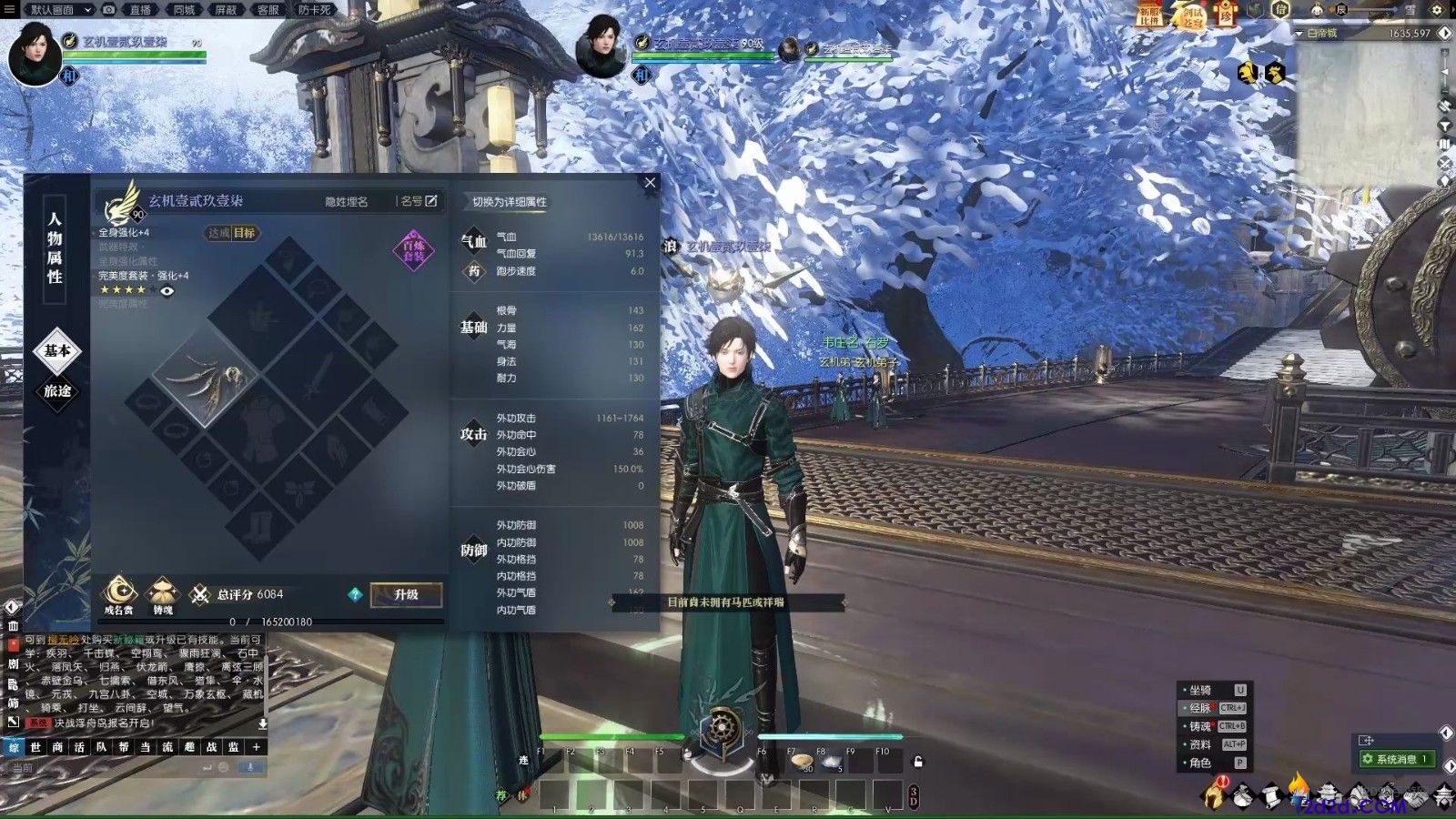1456x819 pixels.
Task: Open 客服 customer service
Action: (268, 10)
